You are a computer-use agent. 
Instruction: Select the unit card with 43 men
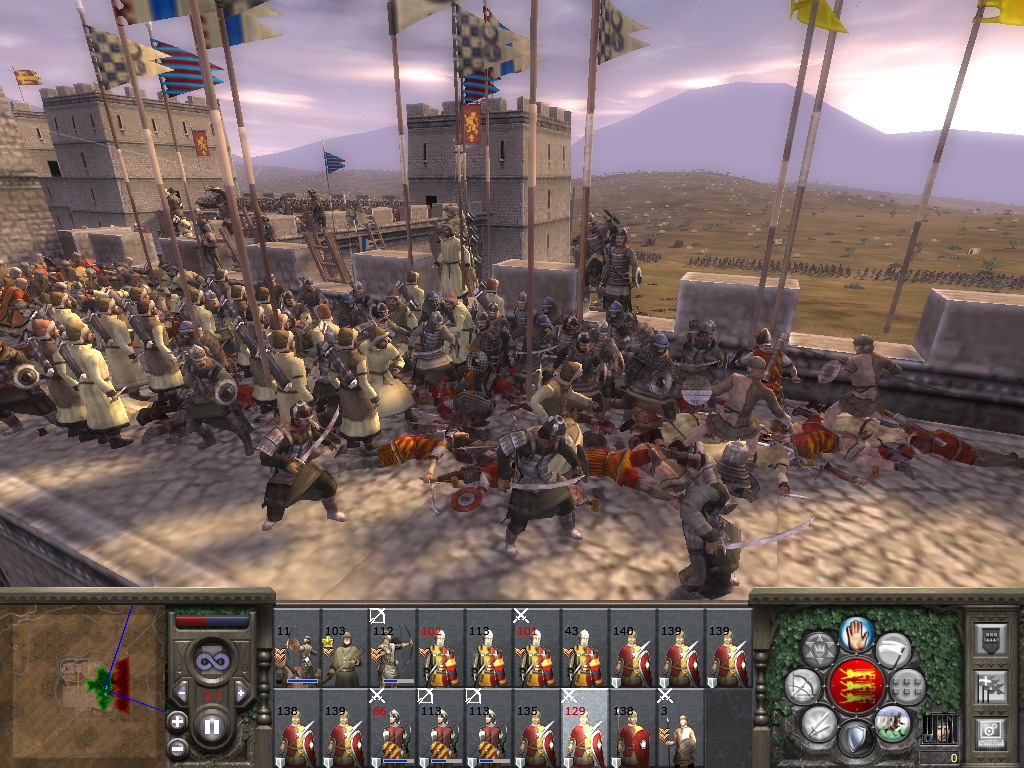(x=584, y=648)
